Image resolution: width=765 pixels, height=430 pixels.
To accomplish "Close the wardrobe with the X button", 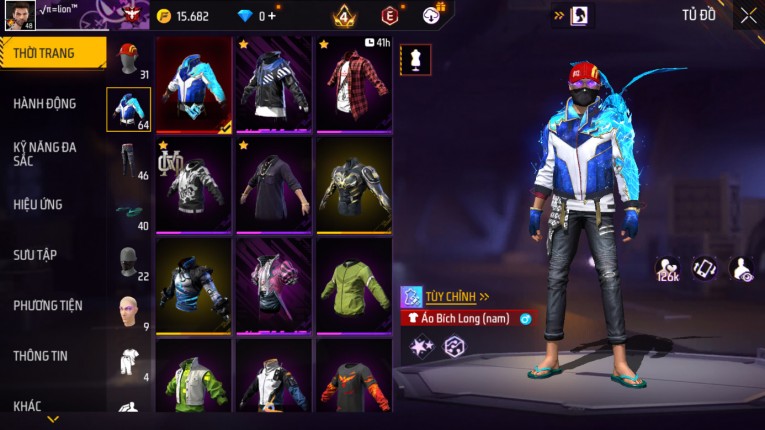I will (x=748, y=15).
